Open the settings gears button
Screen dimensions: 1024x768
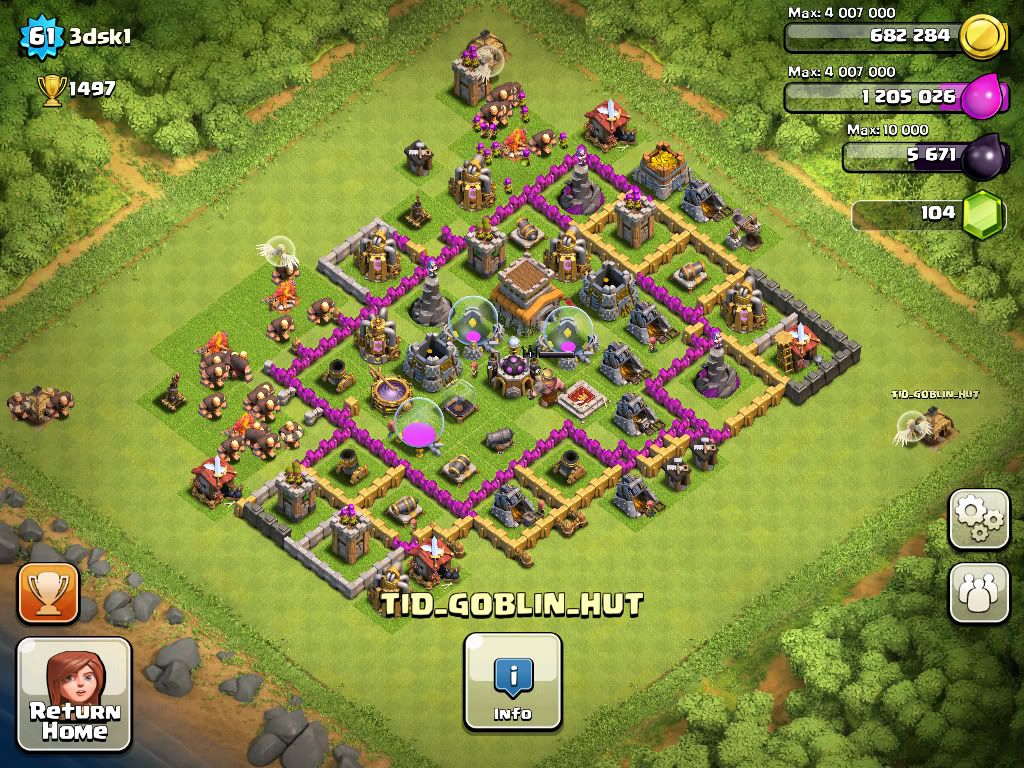point(978,519)
